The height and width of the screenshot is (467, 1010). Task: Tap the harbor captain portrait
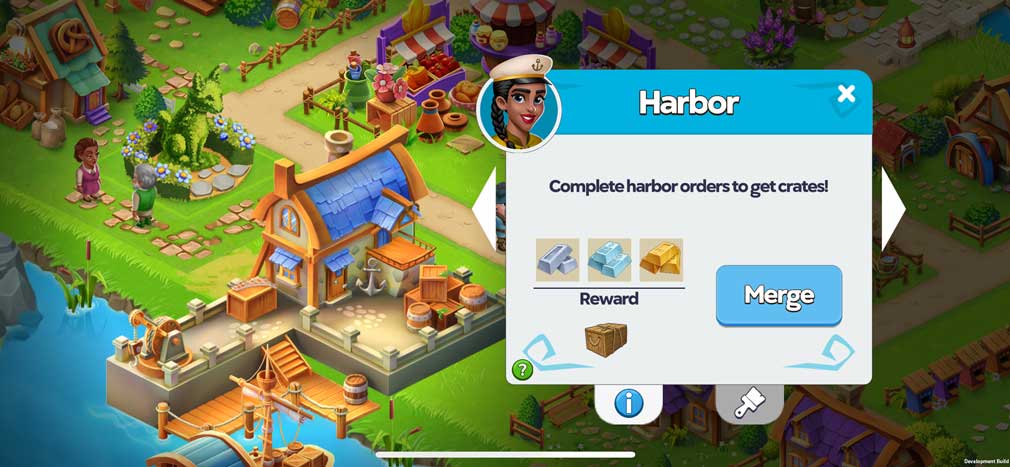coord(519,110)
